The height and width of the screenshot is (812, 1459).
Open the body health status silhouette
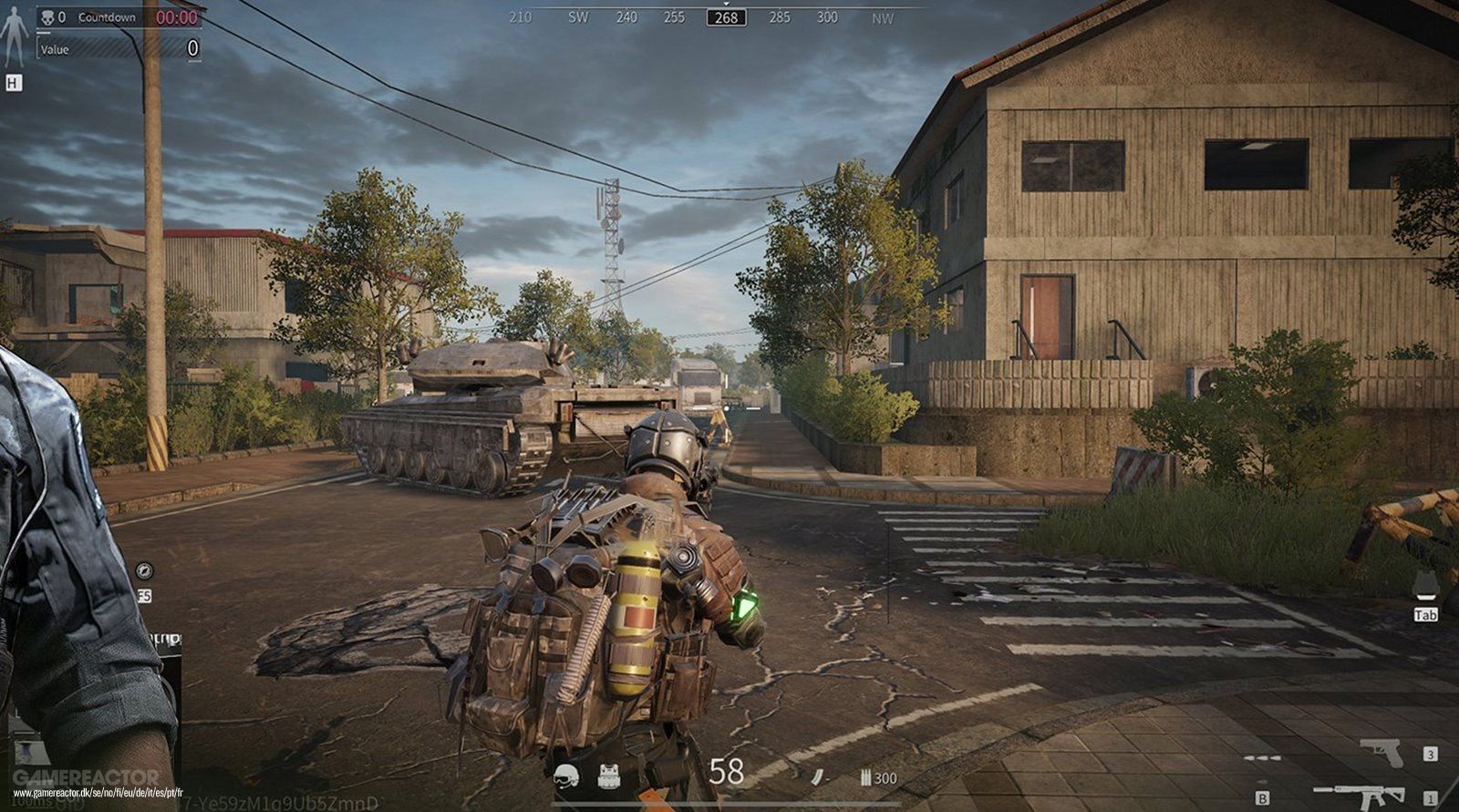(x=13, y=36)
